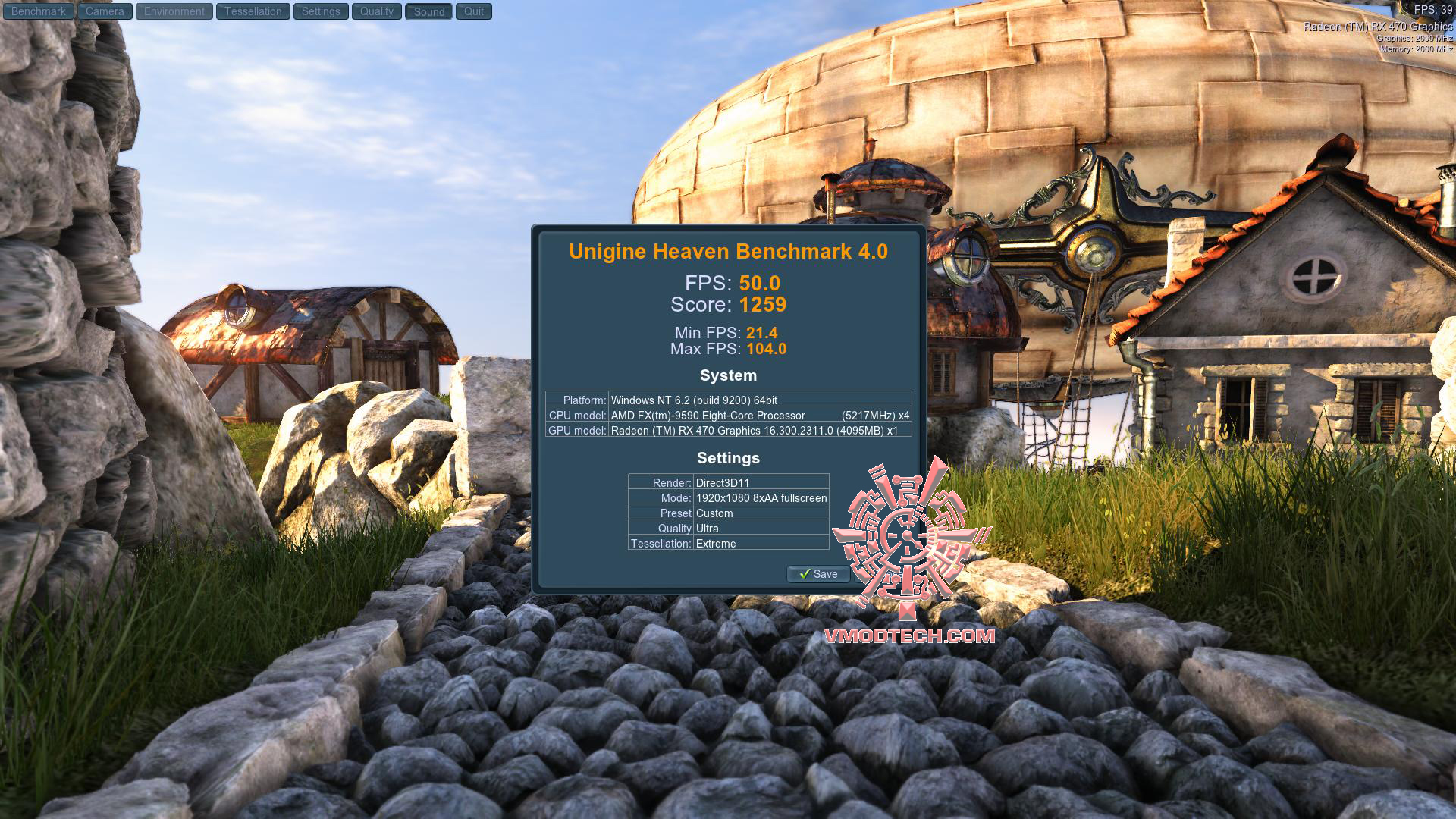Open the Settings panel
This screenshot has height=819, width=1456.
point(321,11)
